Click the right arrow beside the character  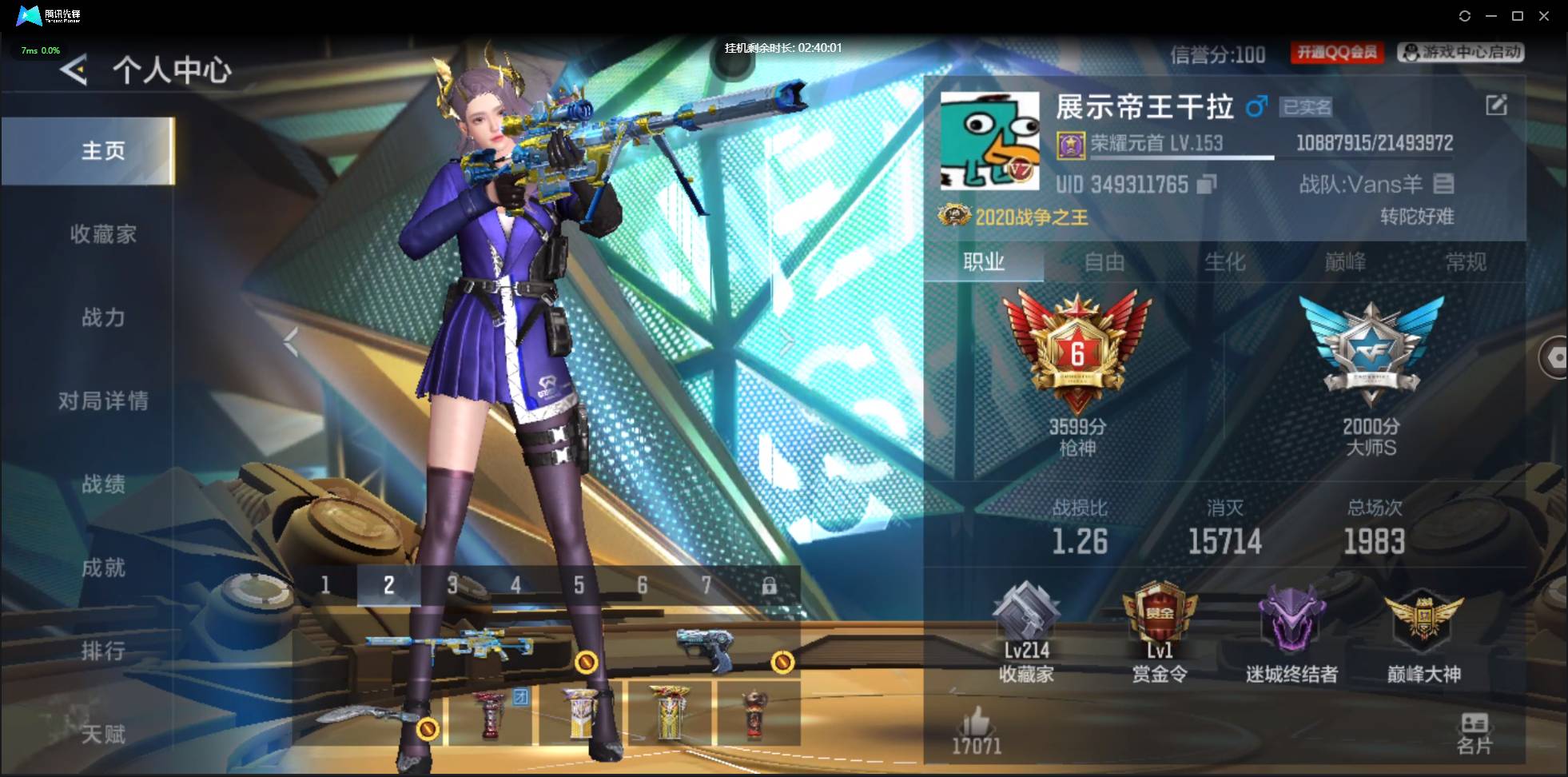coord(788,342)
